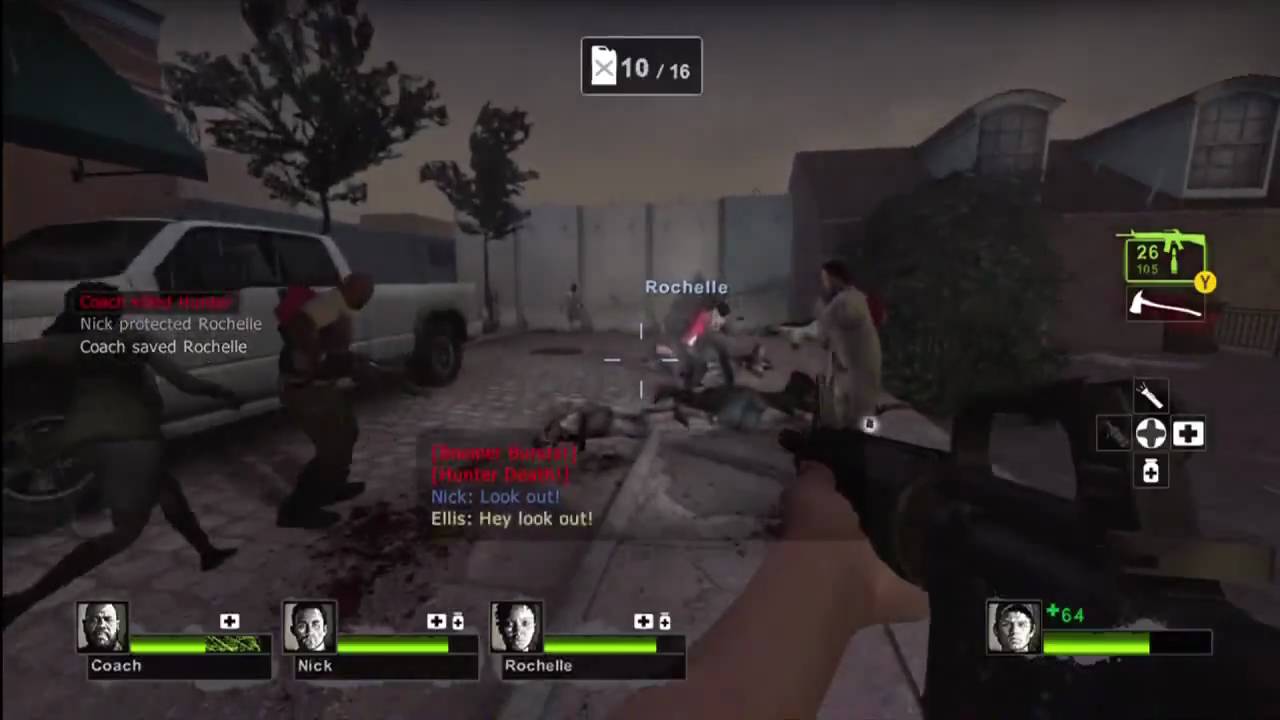Click the medkit icon above Coach's health bar

coord(230,621)
